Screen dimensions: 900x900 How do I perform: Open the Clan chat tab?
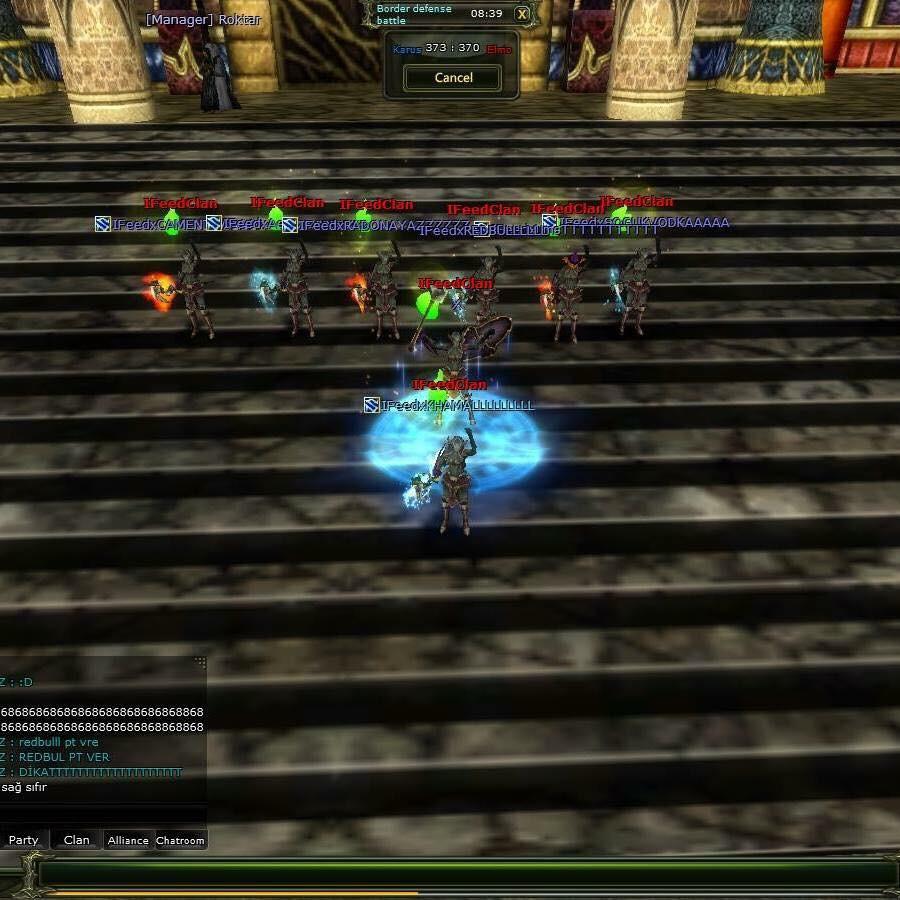[77, 840]
